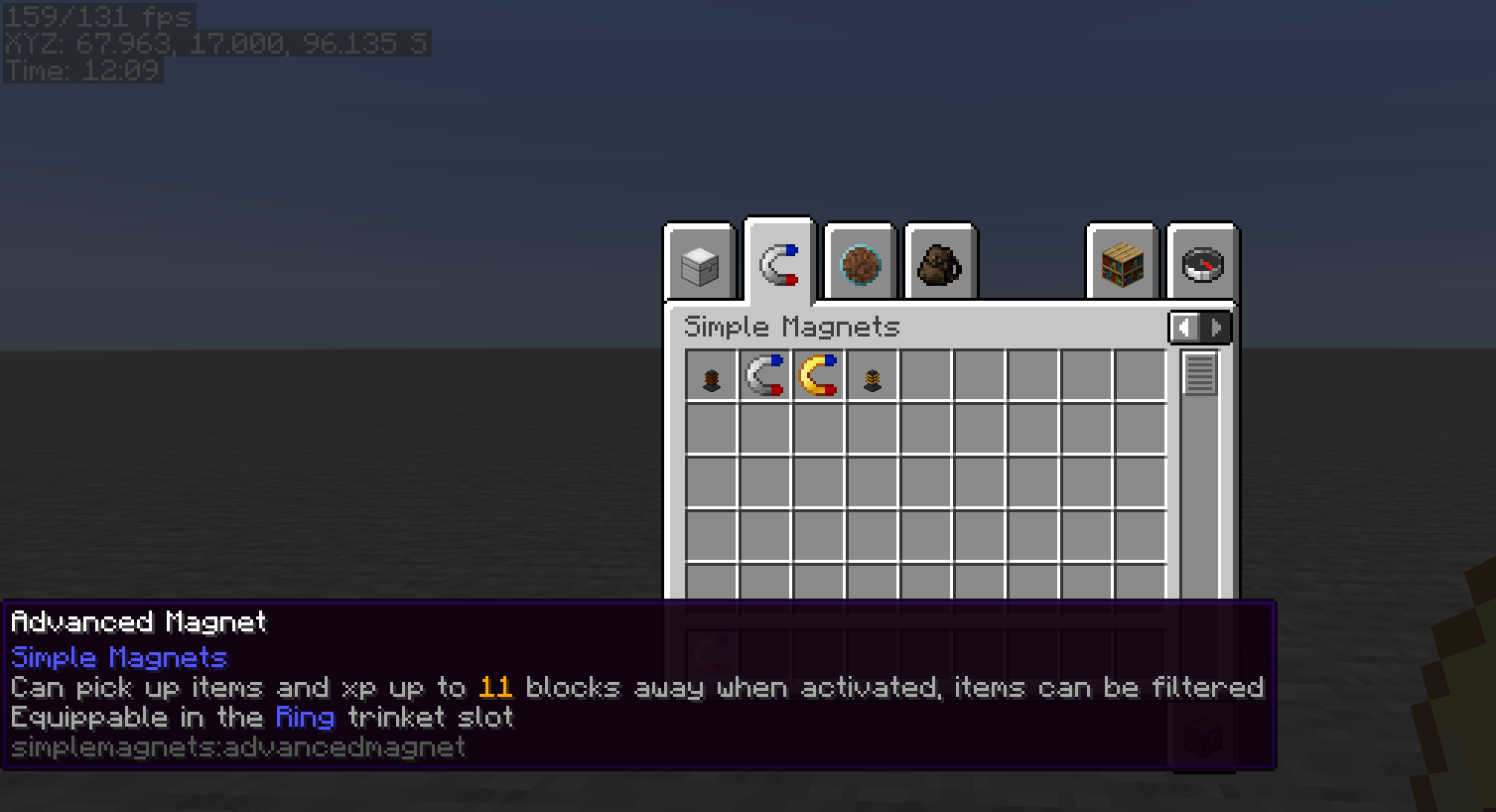This screenshot has height=812, width=1496.
Task: Click the right page navigation arrow
Action: [x=1218, y=327]
